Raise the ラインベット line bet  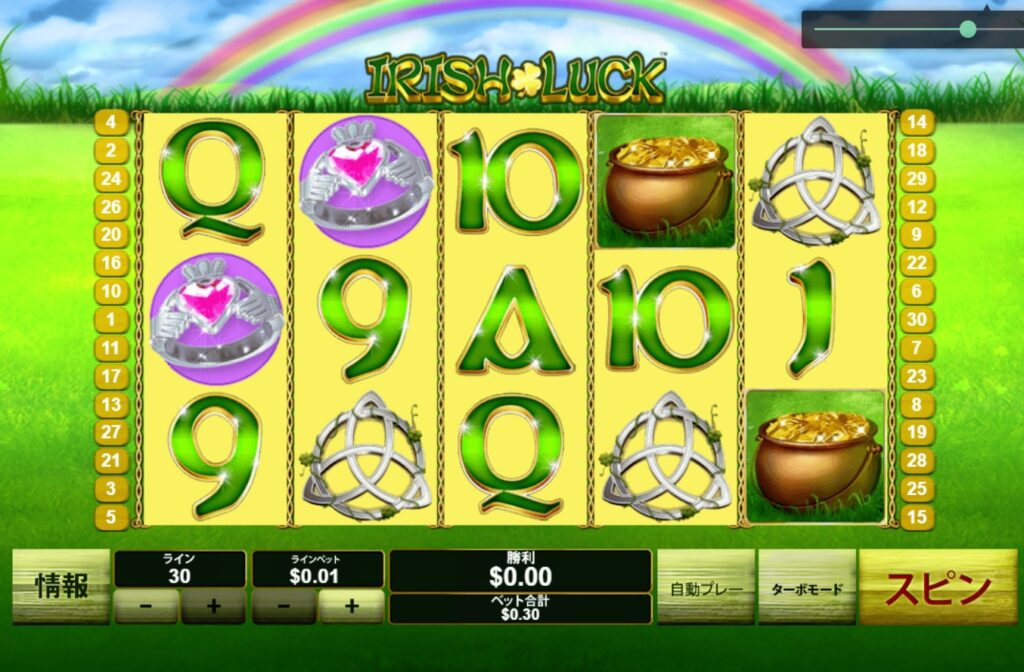click(351, 606)
